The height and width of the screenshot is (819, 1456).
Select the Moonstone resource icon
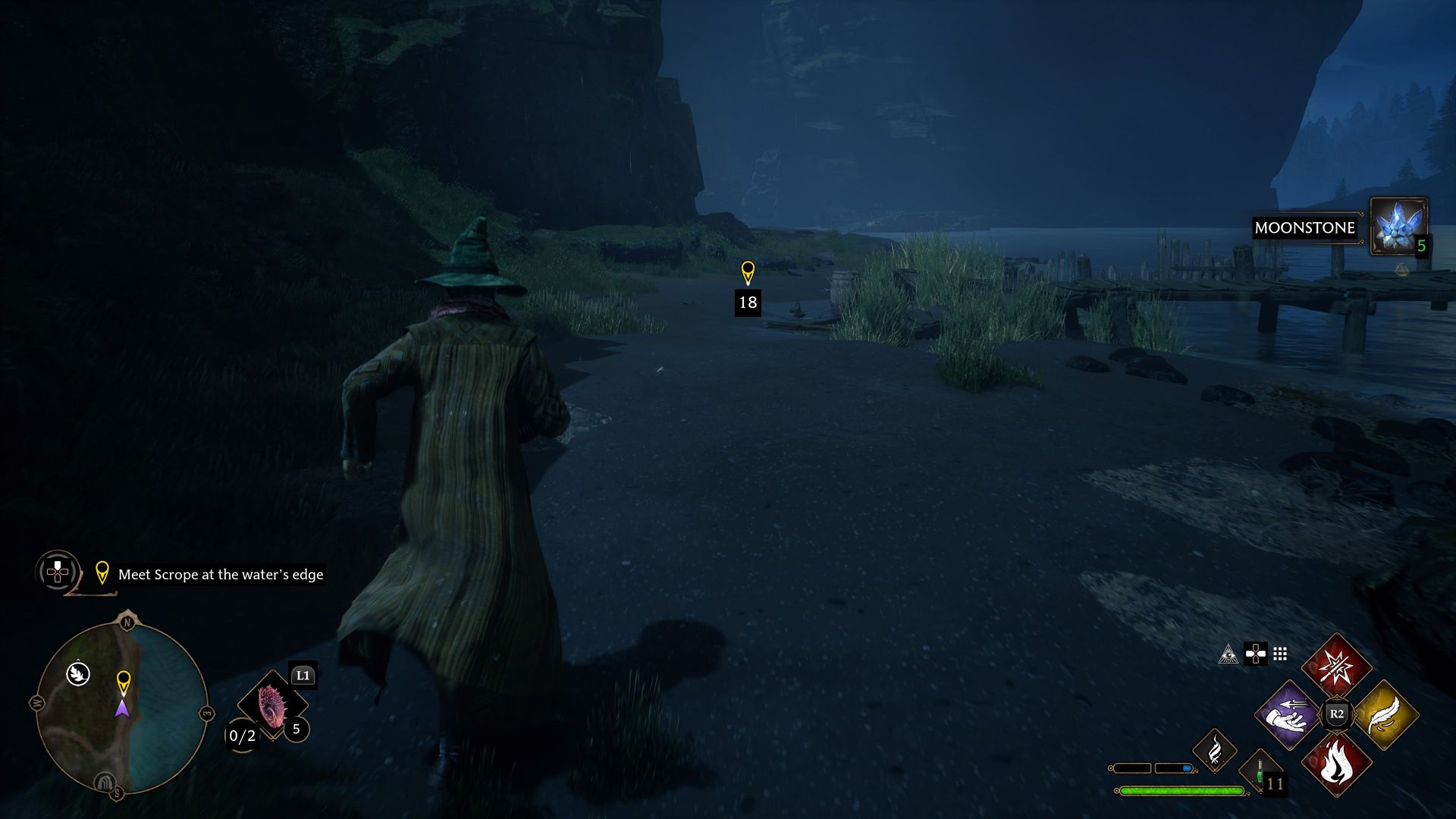(1398, 226)
